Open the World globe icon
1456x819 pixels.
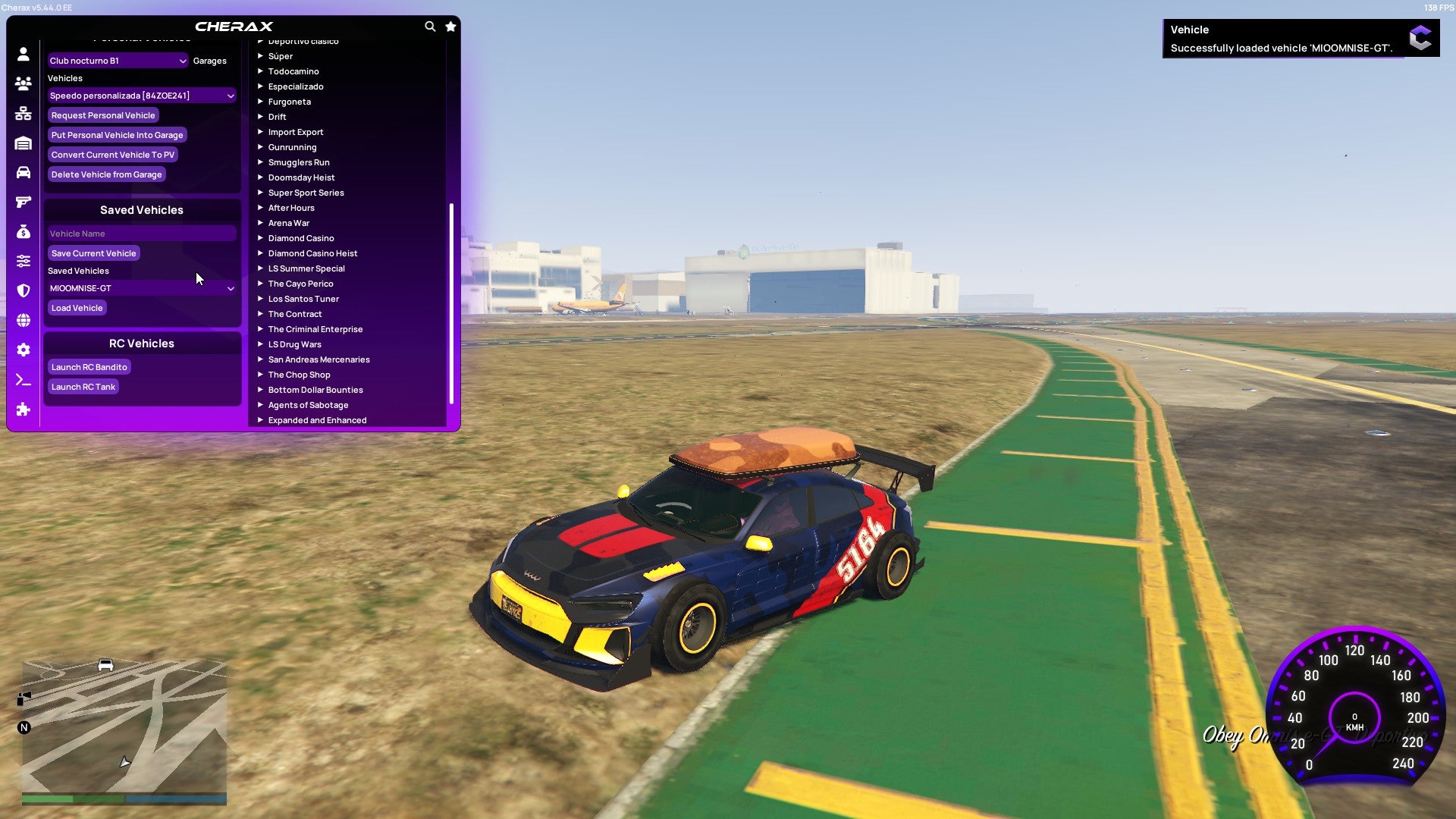tap(23, 320)
